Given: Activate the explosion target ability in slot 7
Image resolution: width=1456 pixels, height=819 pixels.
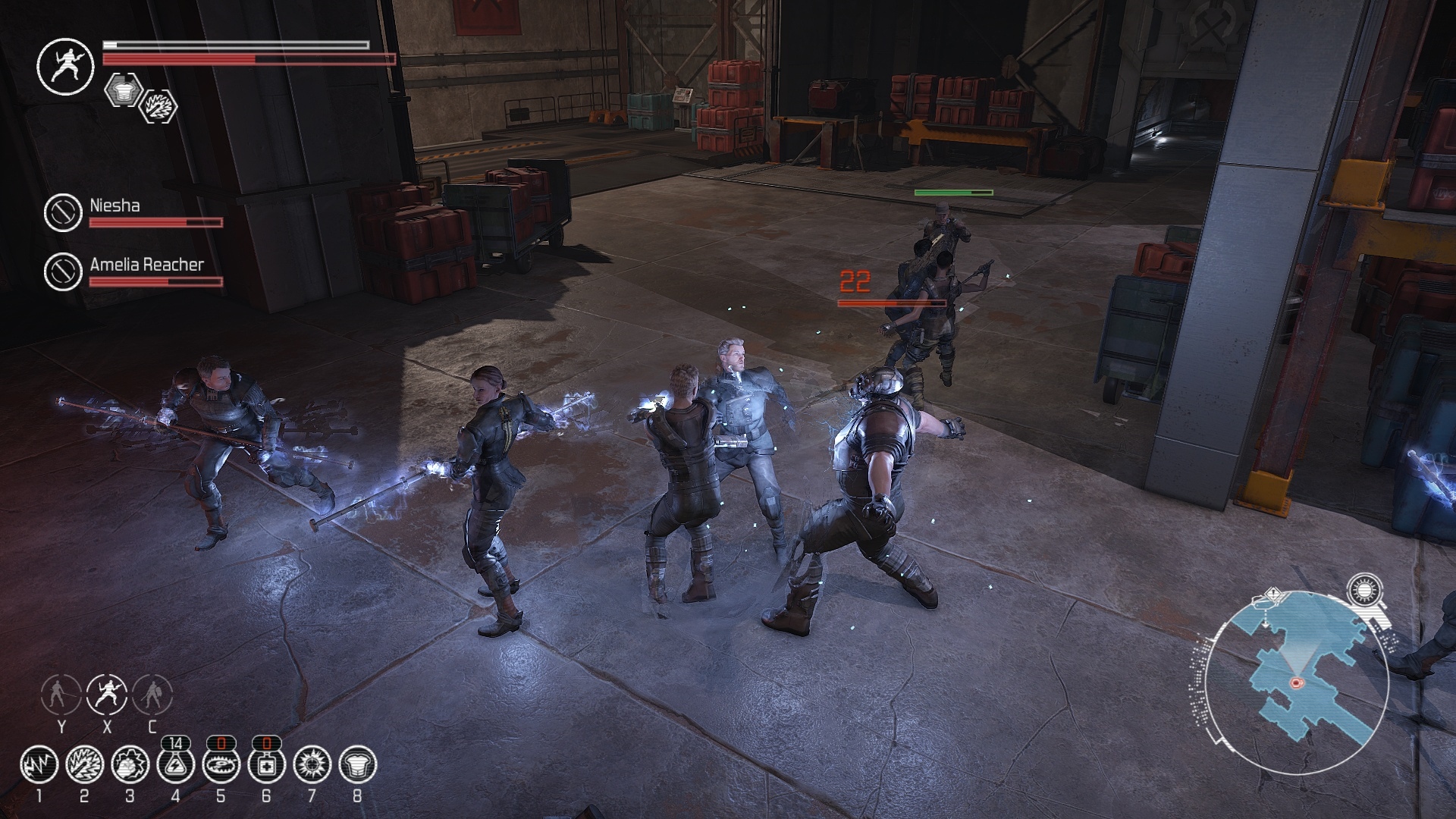Looking at the screenshot, I should [312, 765].
